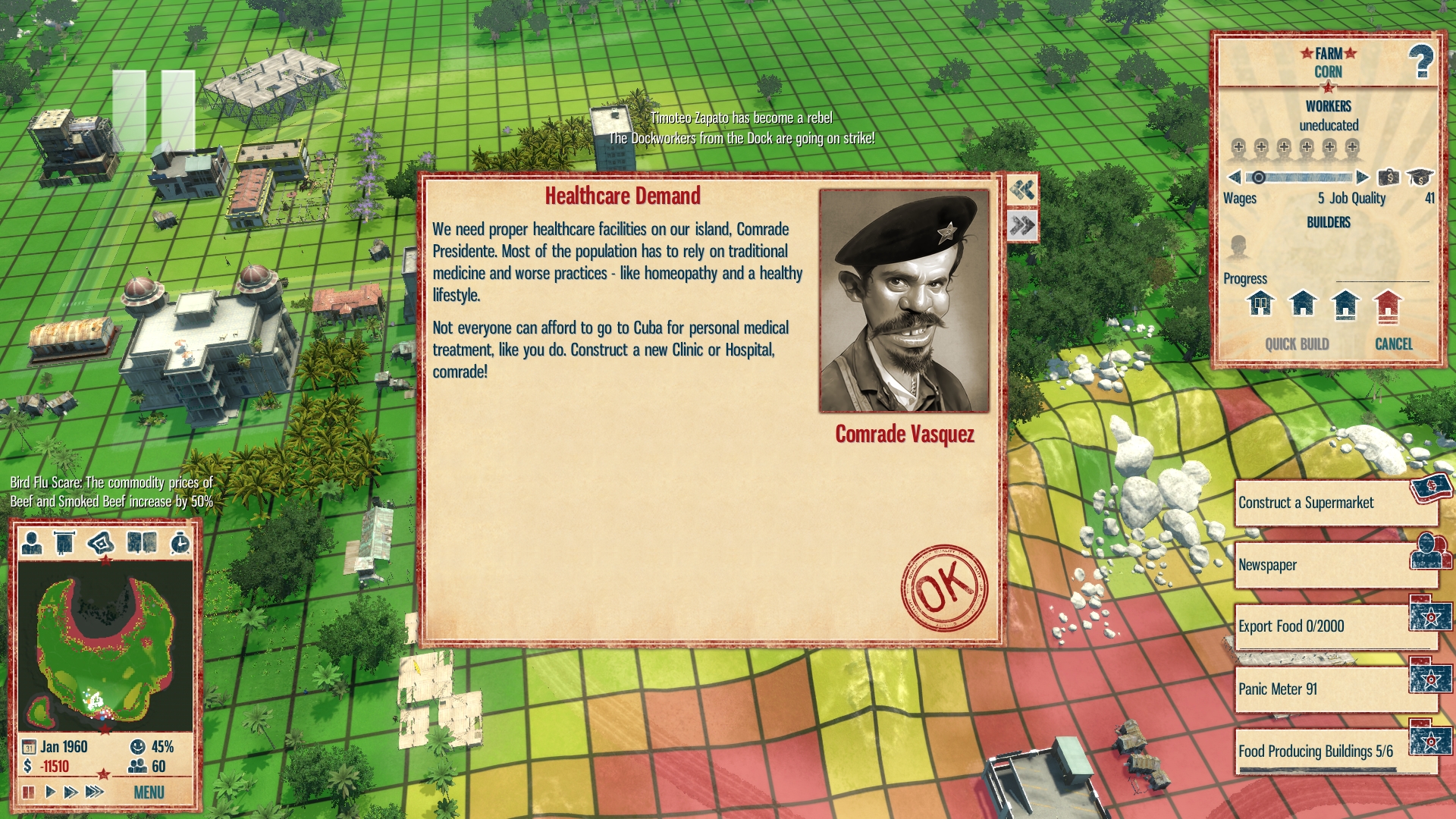This screenshot has height=819, width=1456.
Task: Go to next message with right arrows
Action: [1022, 225]
